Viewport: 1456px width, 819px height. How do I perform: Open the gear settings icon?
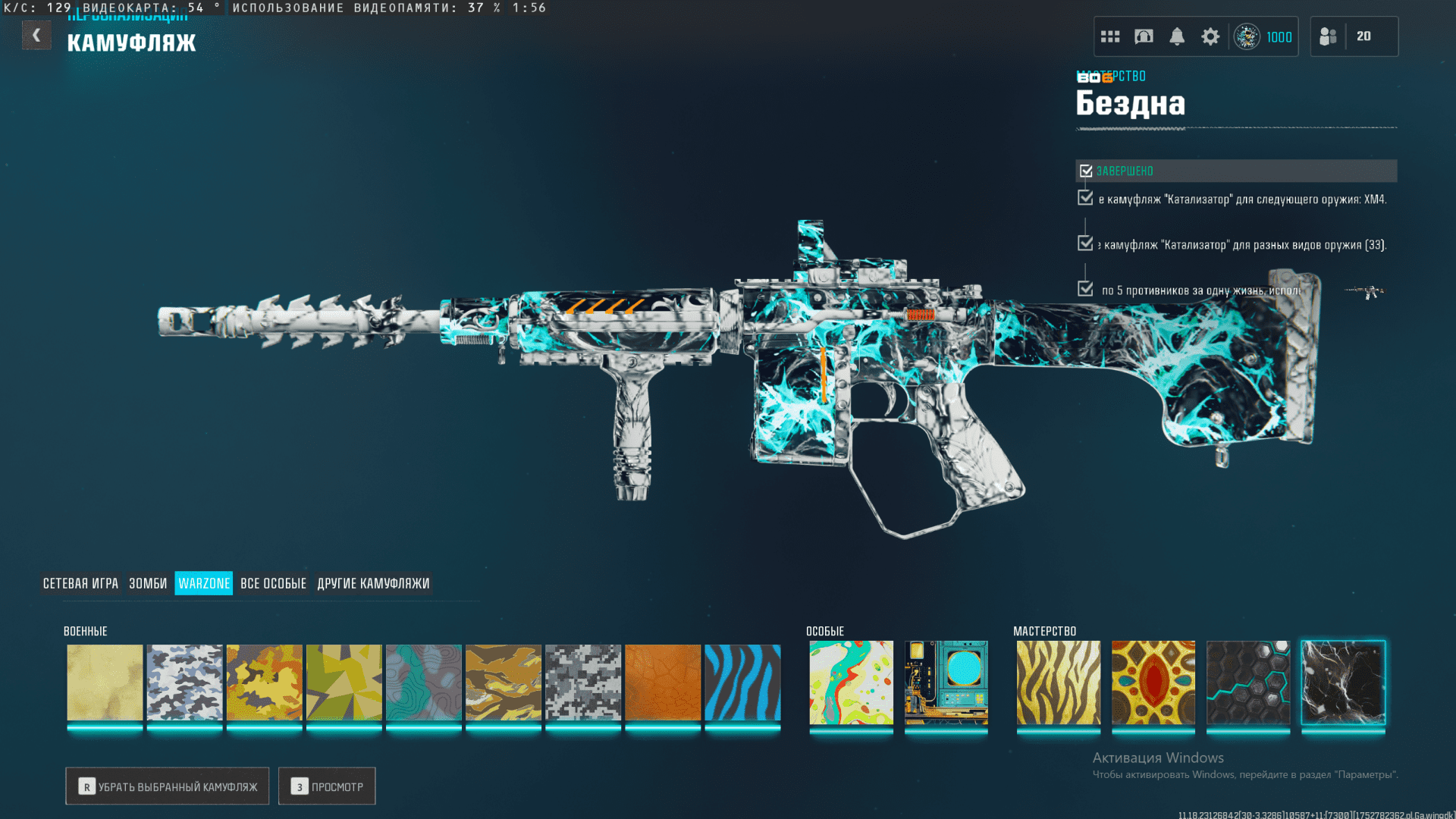point(1210,36)
